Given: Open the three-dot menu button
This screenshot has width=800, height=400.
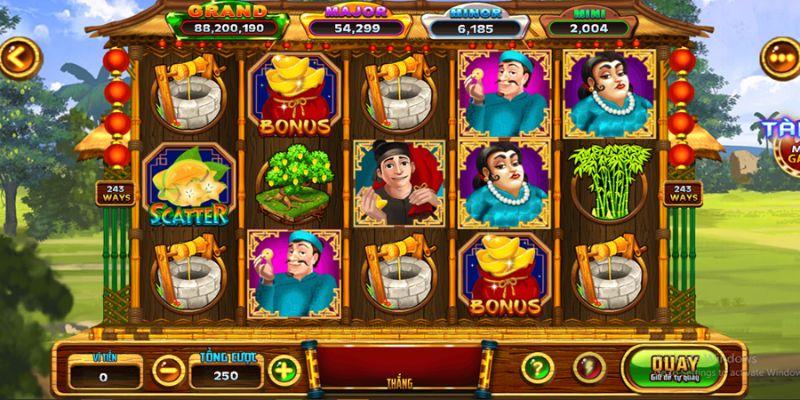Looking at the screenshot, I should tap(778, 57).
